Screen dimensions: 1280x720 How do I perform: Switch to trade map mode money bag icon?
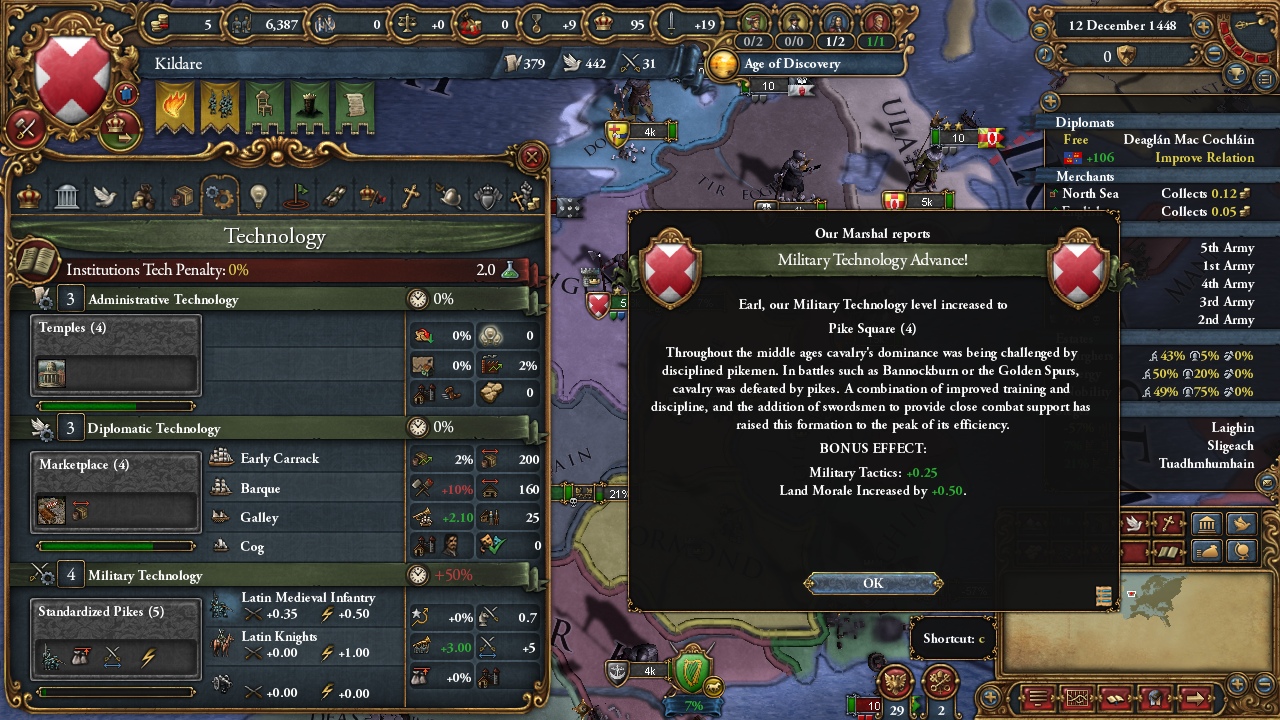[1207, 552]
